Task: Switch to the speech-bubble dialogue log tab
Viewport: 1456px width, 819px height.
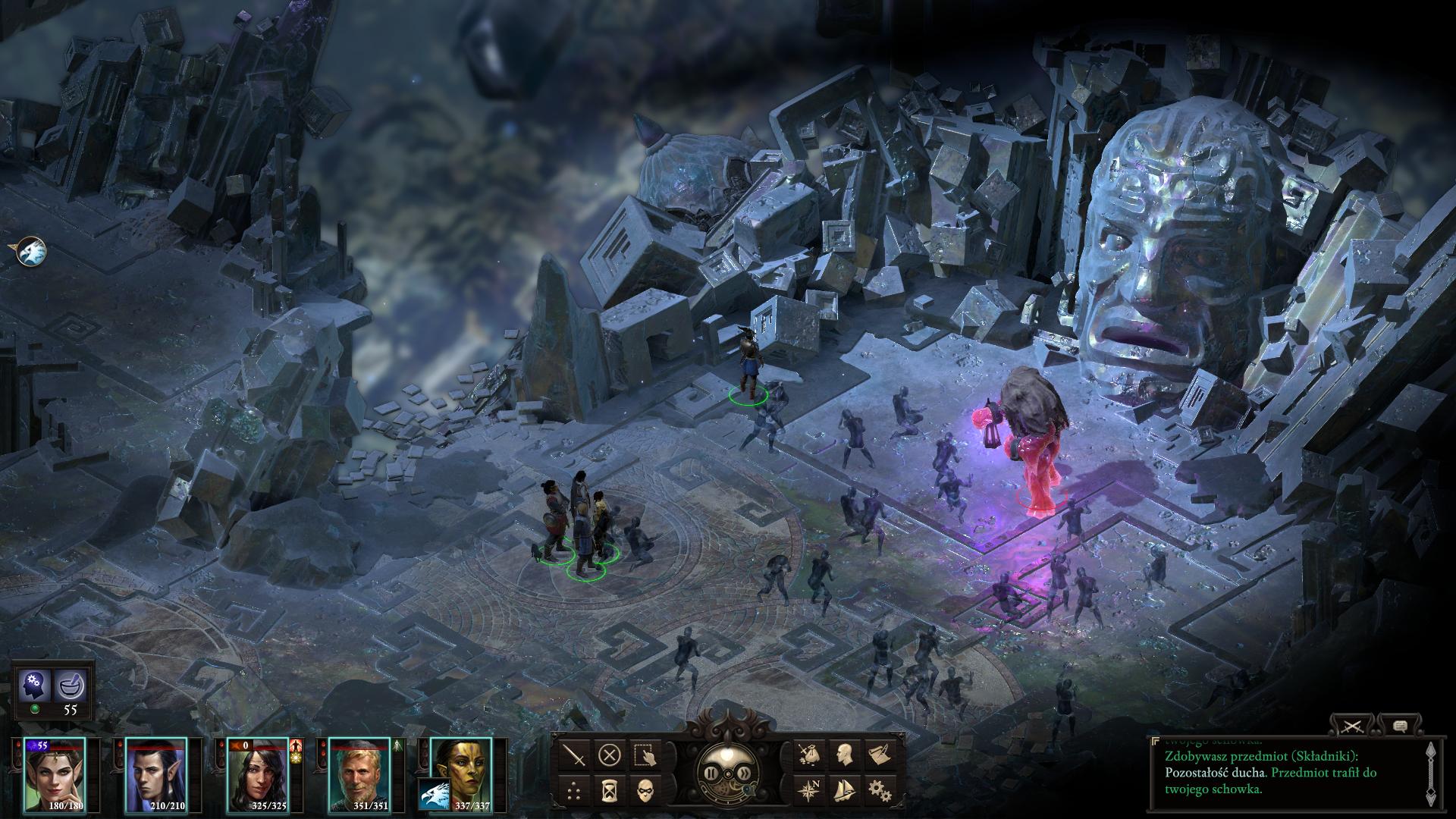Action: pos(1399,726)
